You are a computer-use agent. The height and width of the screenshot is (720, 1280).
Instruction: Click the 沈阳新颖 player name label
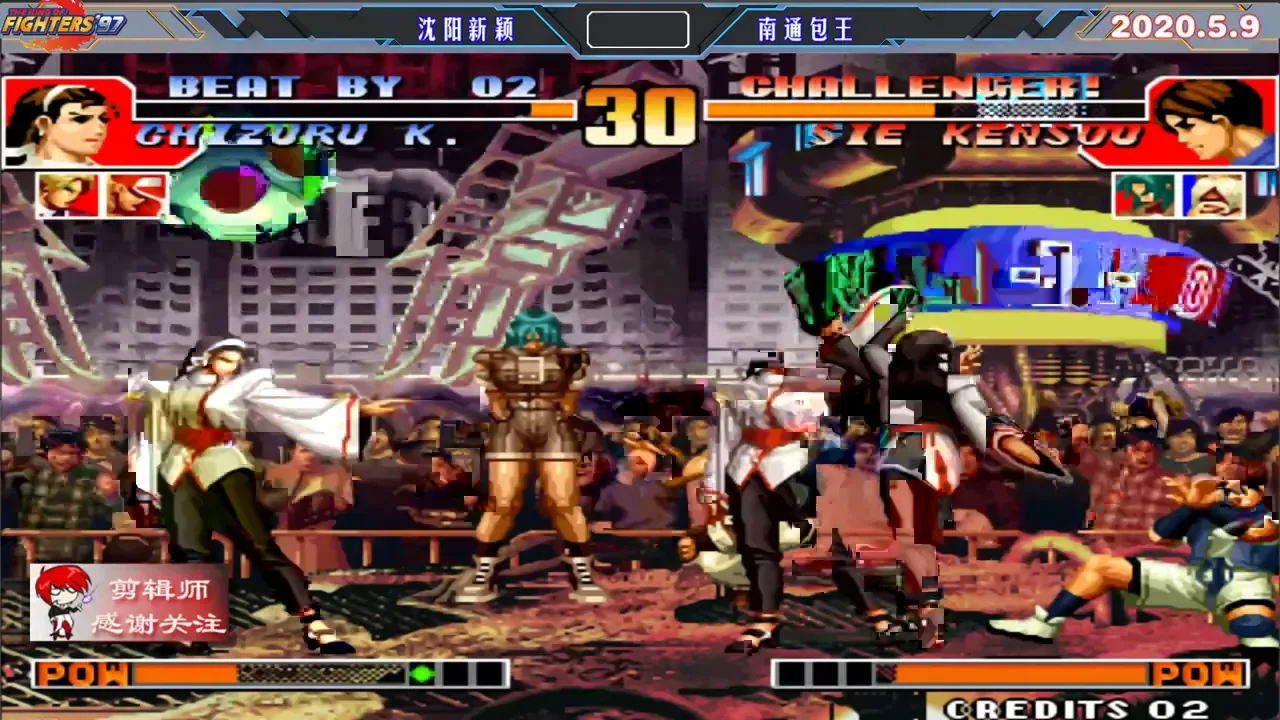466,30
